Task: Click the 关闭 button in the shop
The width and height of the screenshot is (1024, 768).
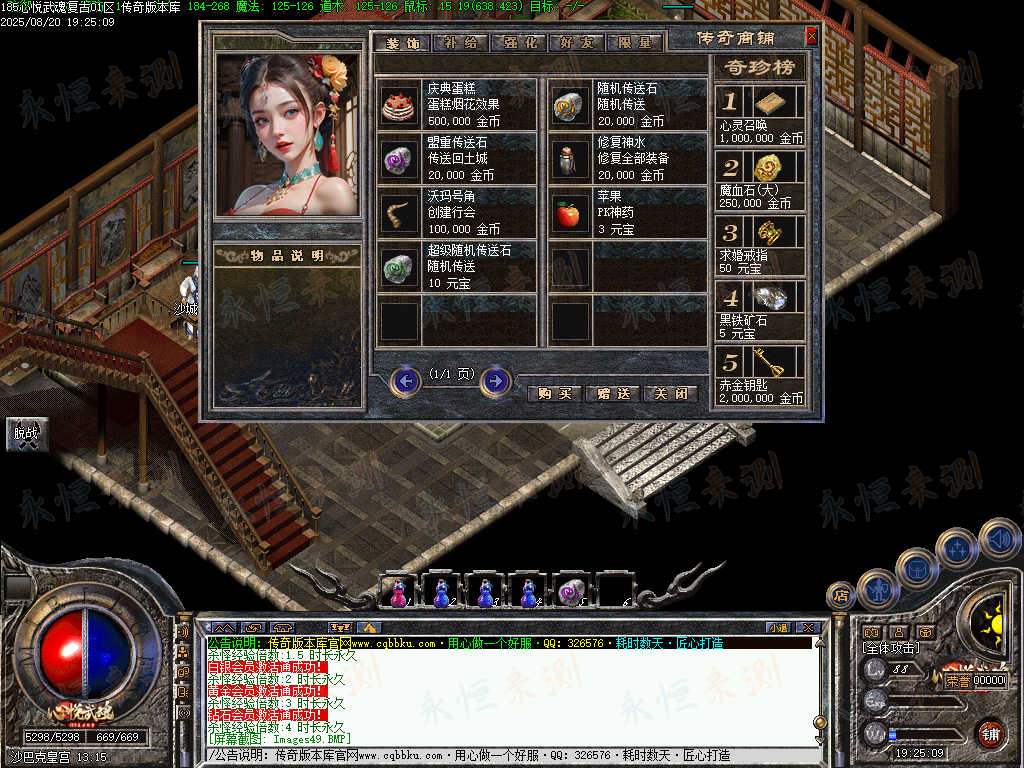Action: point(669,393)
